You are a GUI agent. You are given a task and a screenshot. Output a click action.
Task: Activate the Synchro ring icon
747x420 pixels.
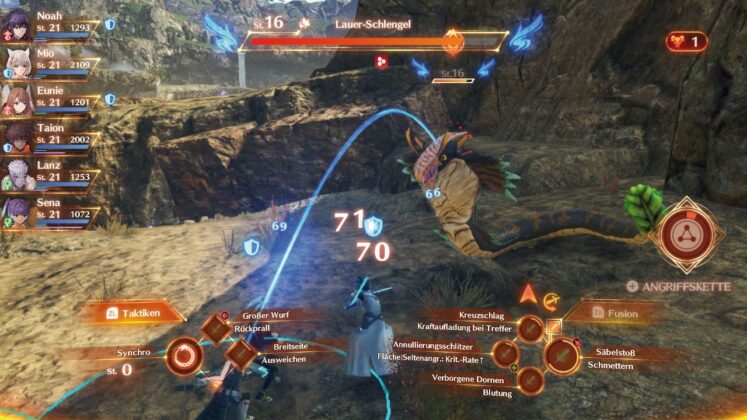(x=184, y=355)
